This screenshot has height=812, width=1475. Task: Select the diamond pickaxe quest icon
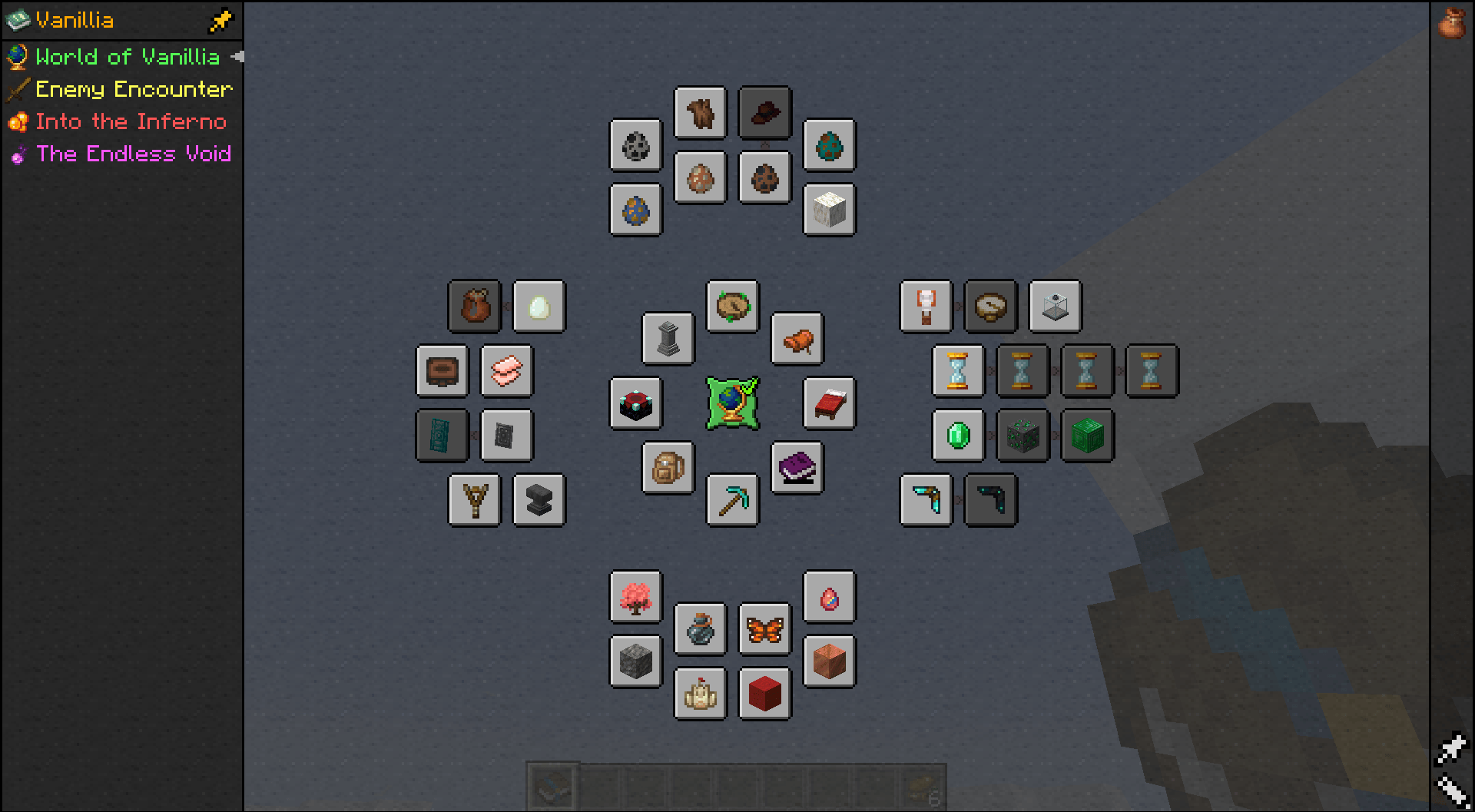pos(732,501)
